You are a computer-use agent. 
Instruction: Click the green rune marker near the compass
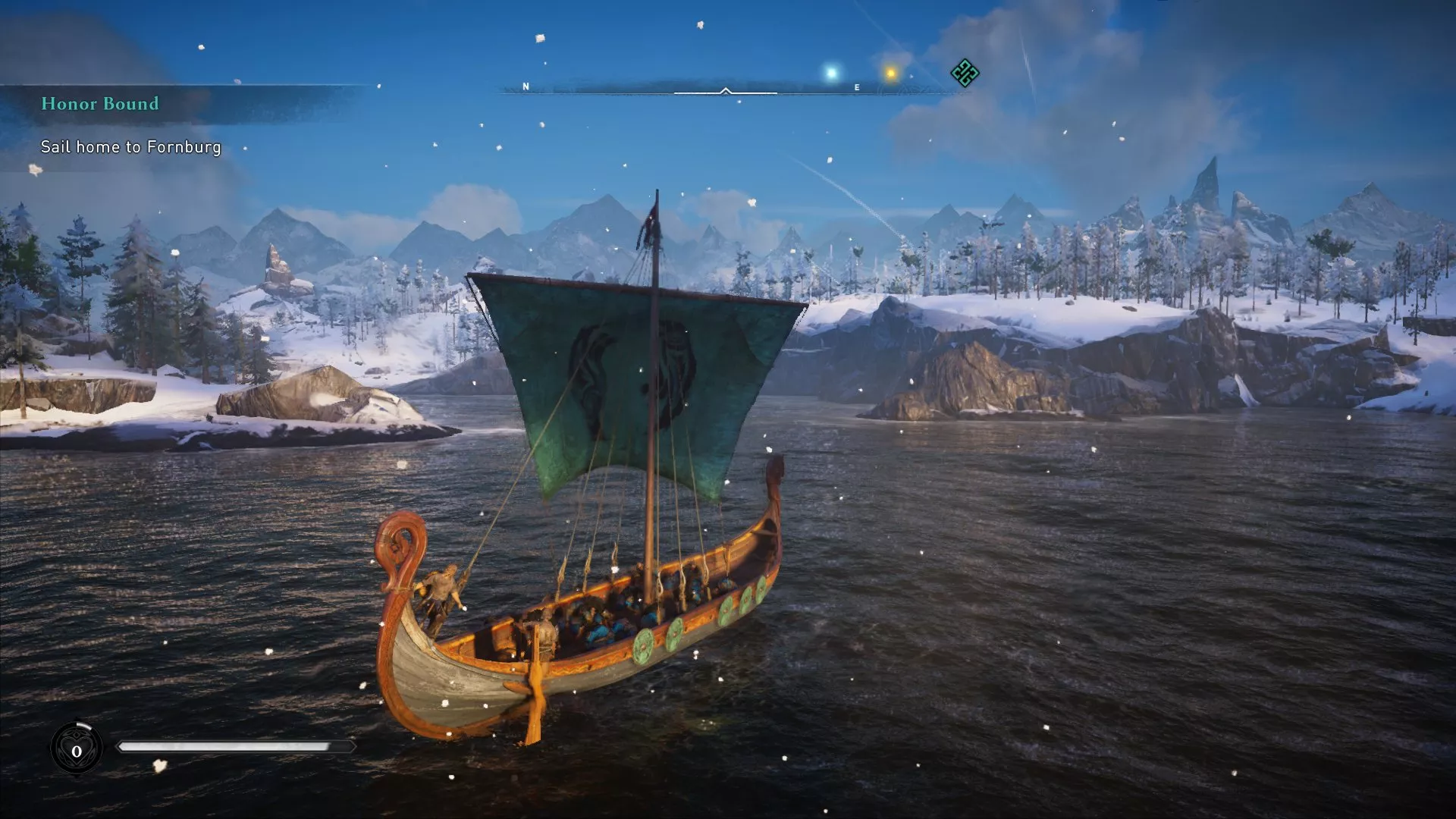click(964, 74)
